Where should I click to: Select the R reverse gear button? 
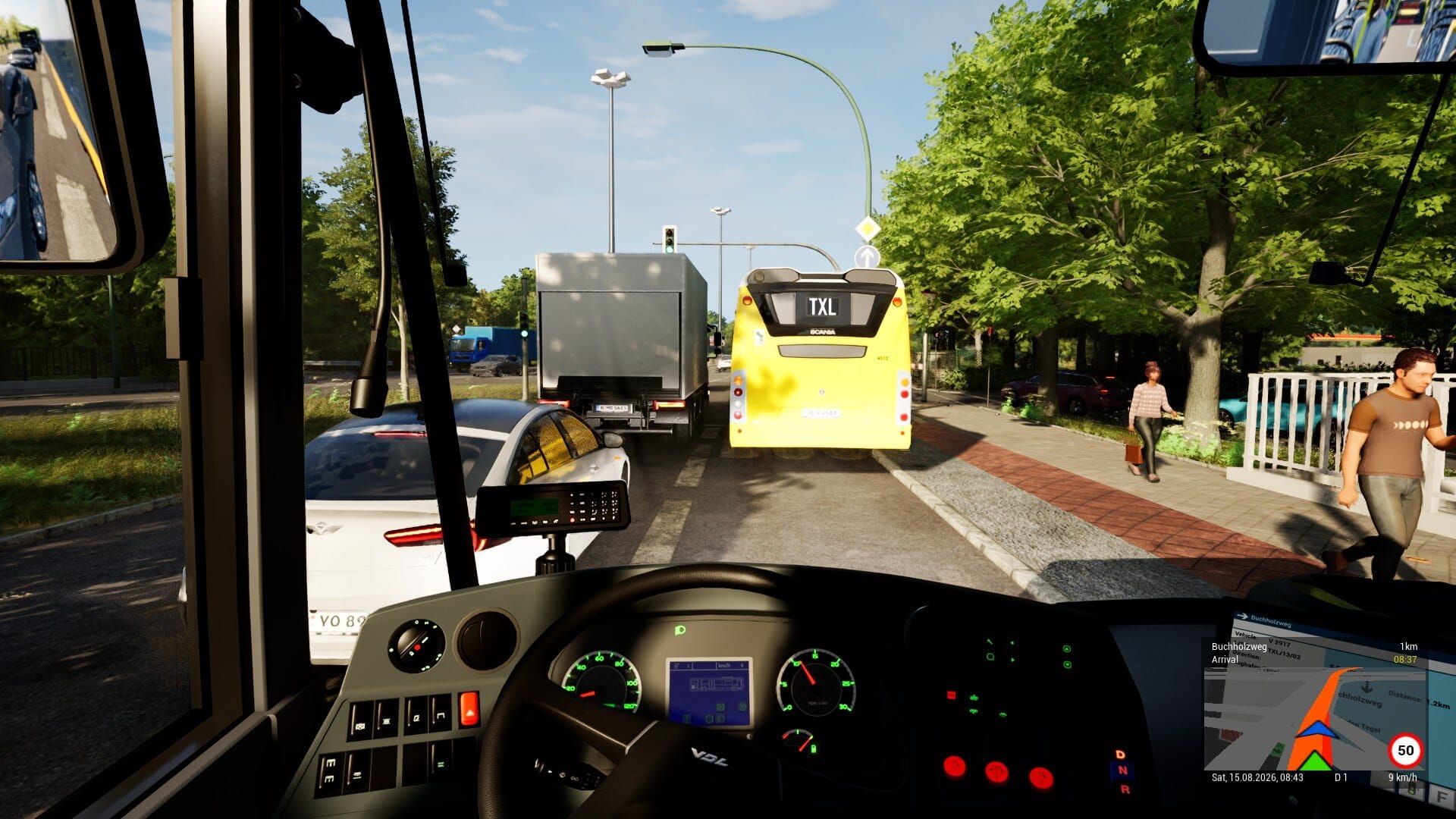tap(1125, 789)
